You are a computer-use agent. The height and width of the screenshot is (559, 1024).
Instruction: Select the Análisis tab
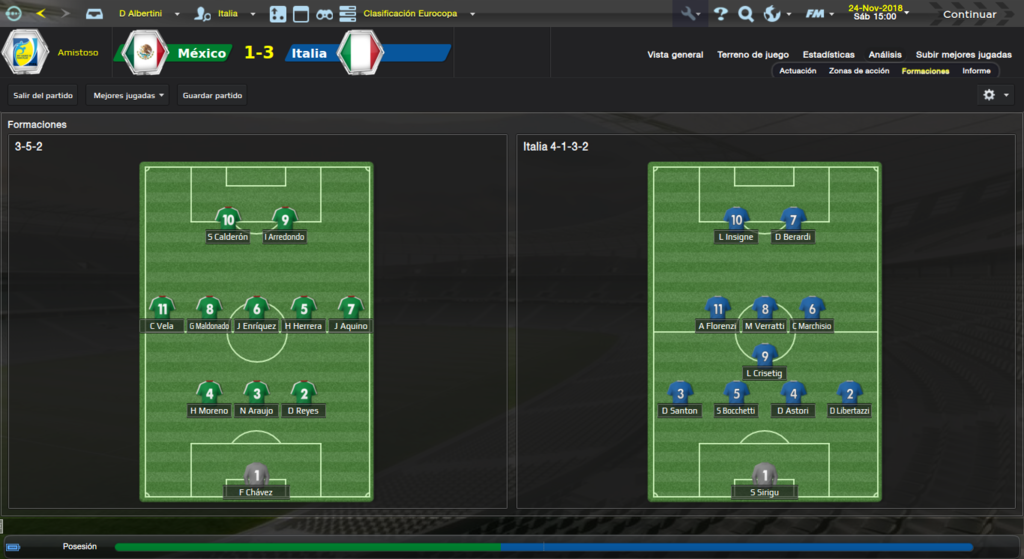[x=885, y=55]
